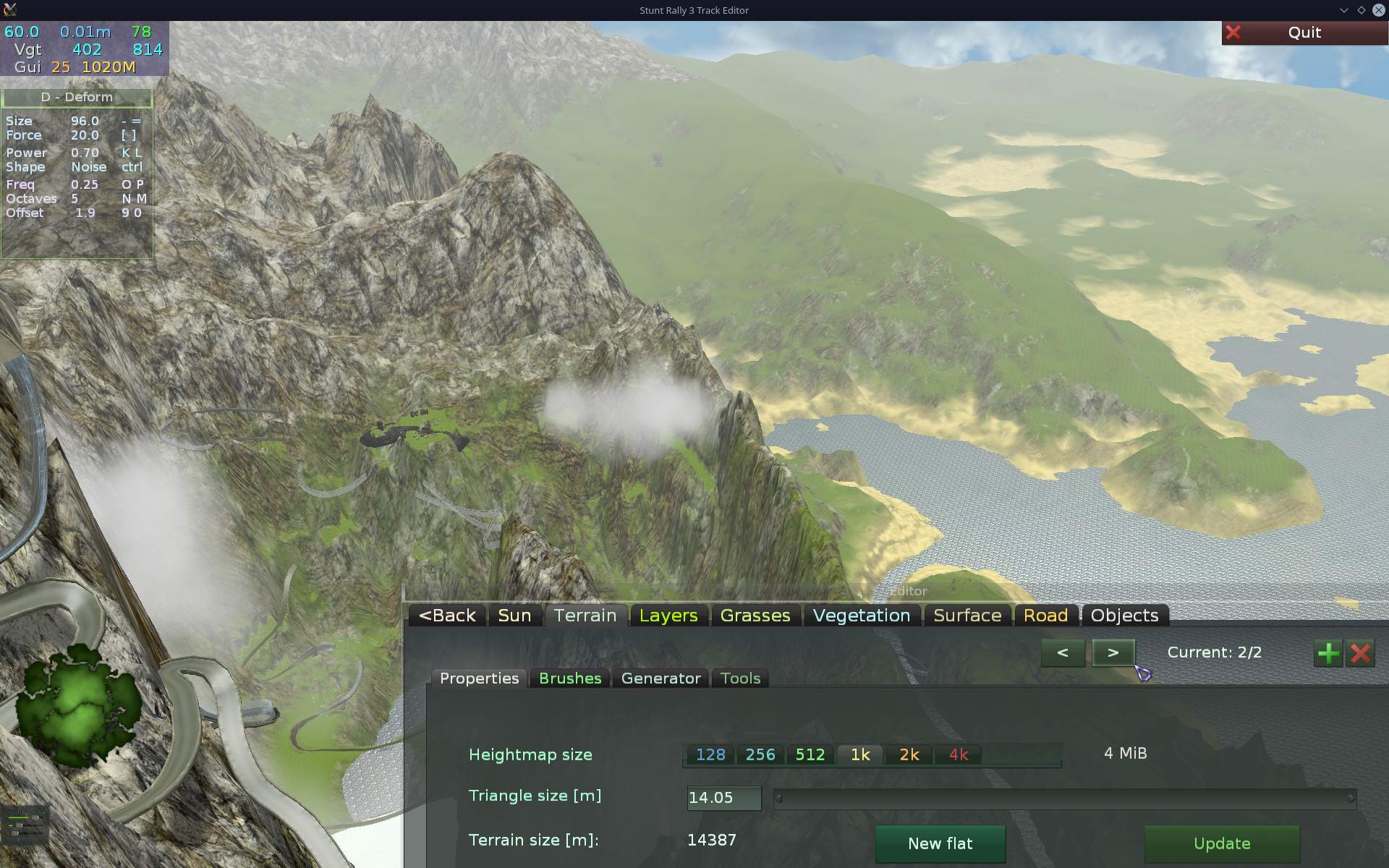Switch to the Sun tab
This screenshot has width=1389, height=868.
point(514,616)
